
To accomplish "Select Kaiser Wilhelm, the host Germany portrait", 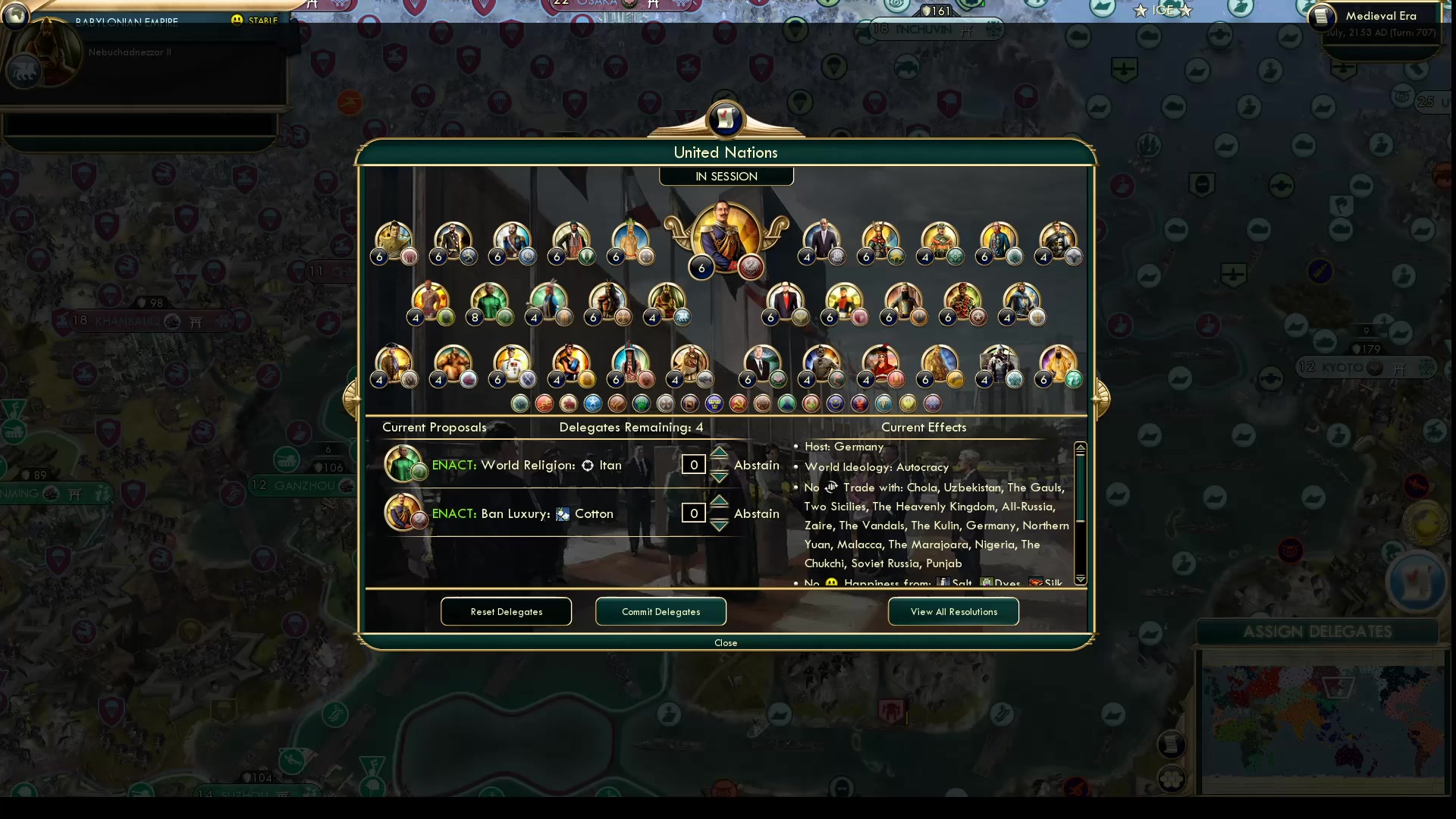I will tap(725, 239).
